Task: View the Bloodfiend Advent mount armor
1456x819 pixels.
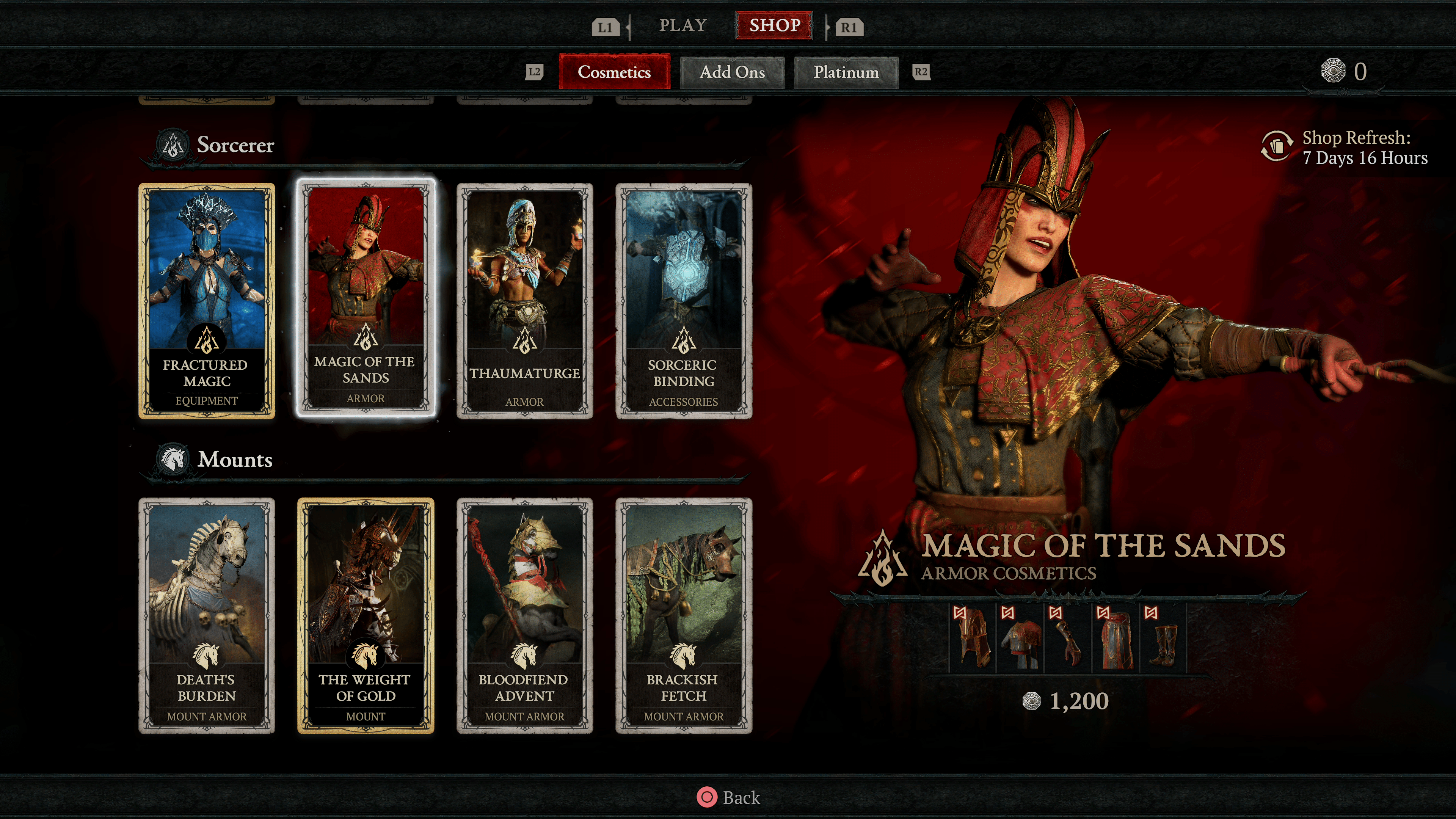Action: click(x=524, y=615)
